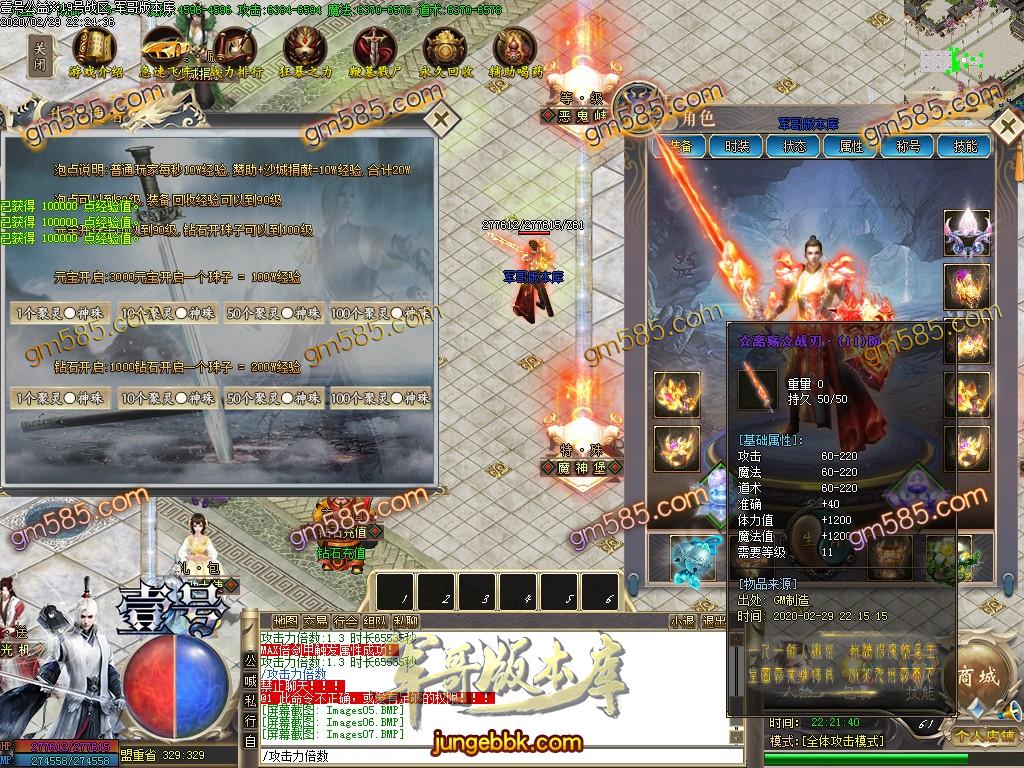Image resolution: width=1024 pixels, height=768 pixels.
Task: Click the 关闭 button beside the top icons
Action: pos(40,54)
